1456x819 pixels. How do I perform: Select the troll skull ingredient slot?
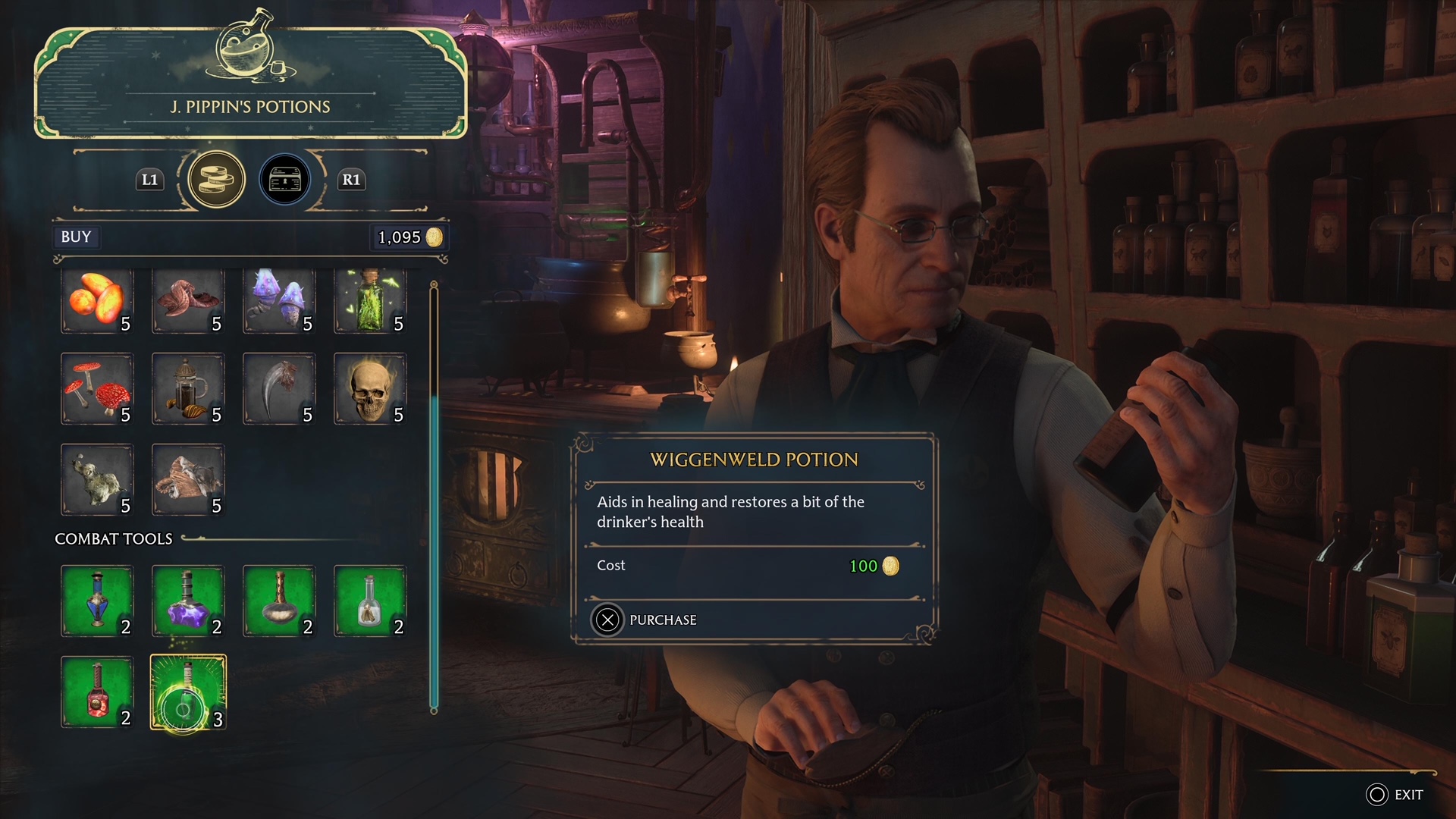click(370, 389)
